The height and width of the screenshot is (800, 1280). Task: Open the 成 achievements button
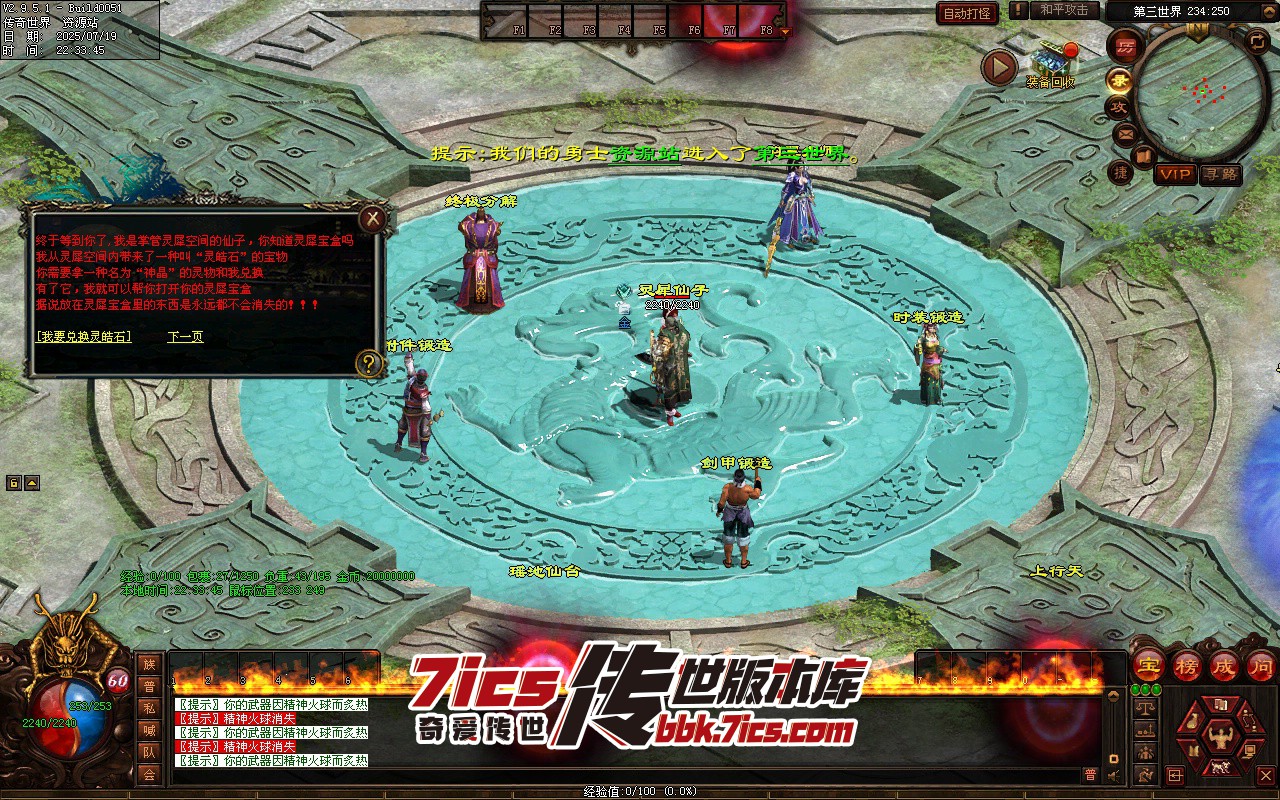[x=1224, y=665]
